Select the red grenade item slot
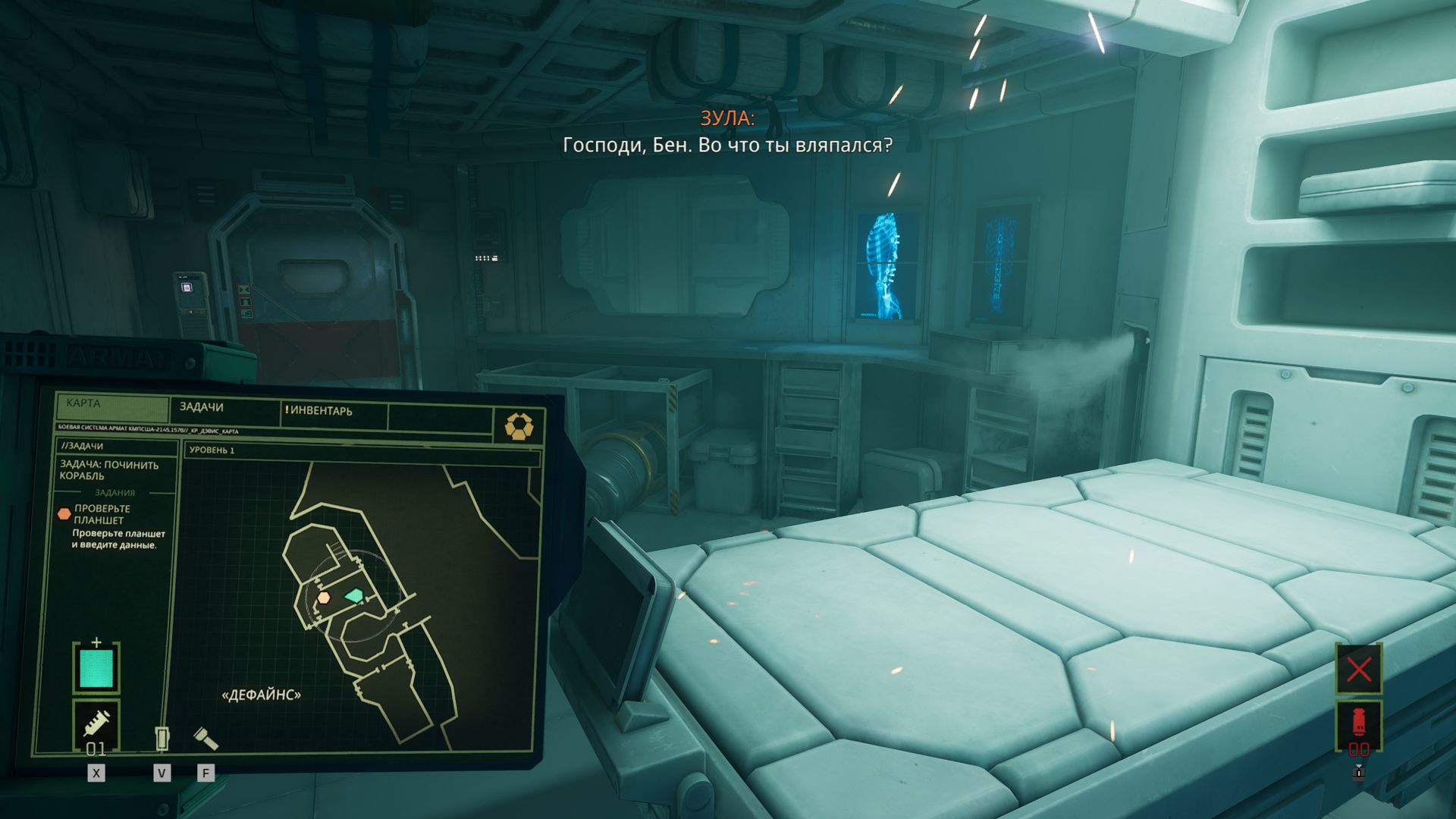 [1358, 723]
